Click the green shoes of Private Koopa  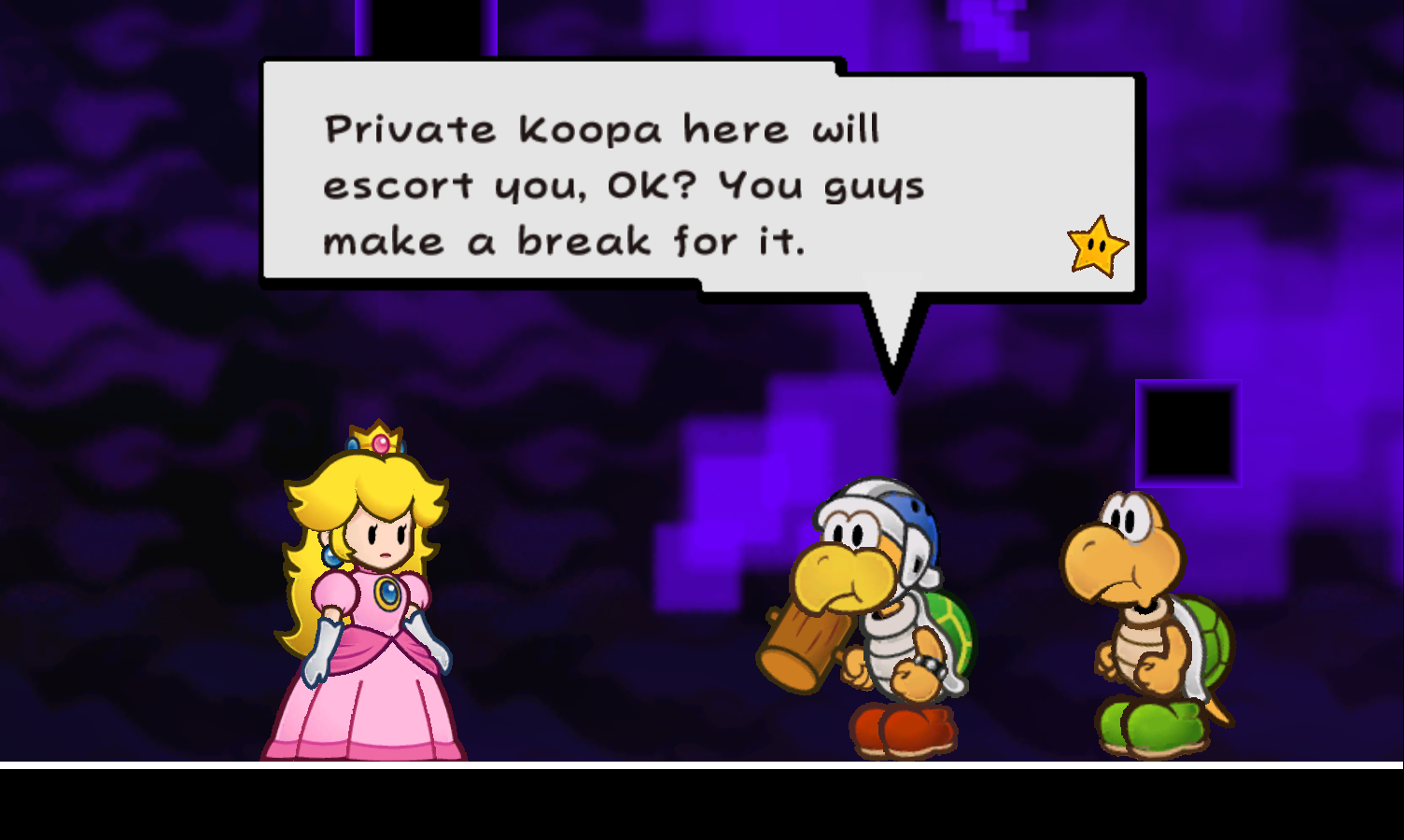point(1153,728)
